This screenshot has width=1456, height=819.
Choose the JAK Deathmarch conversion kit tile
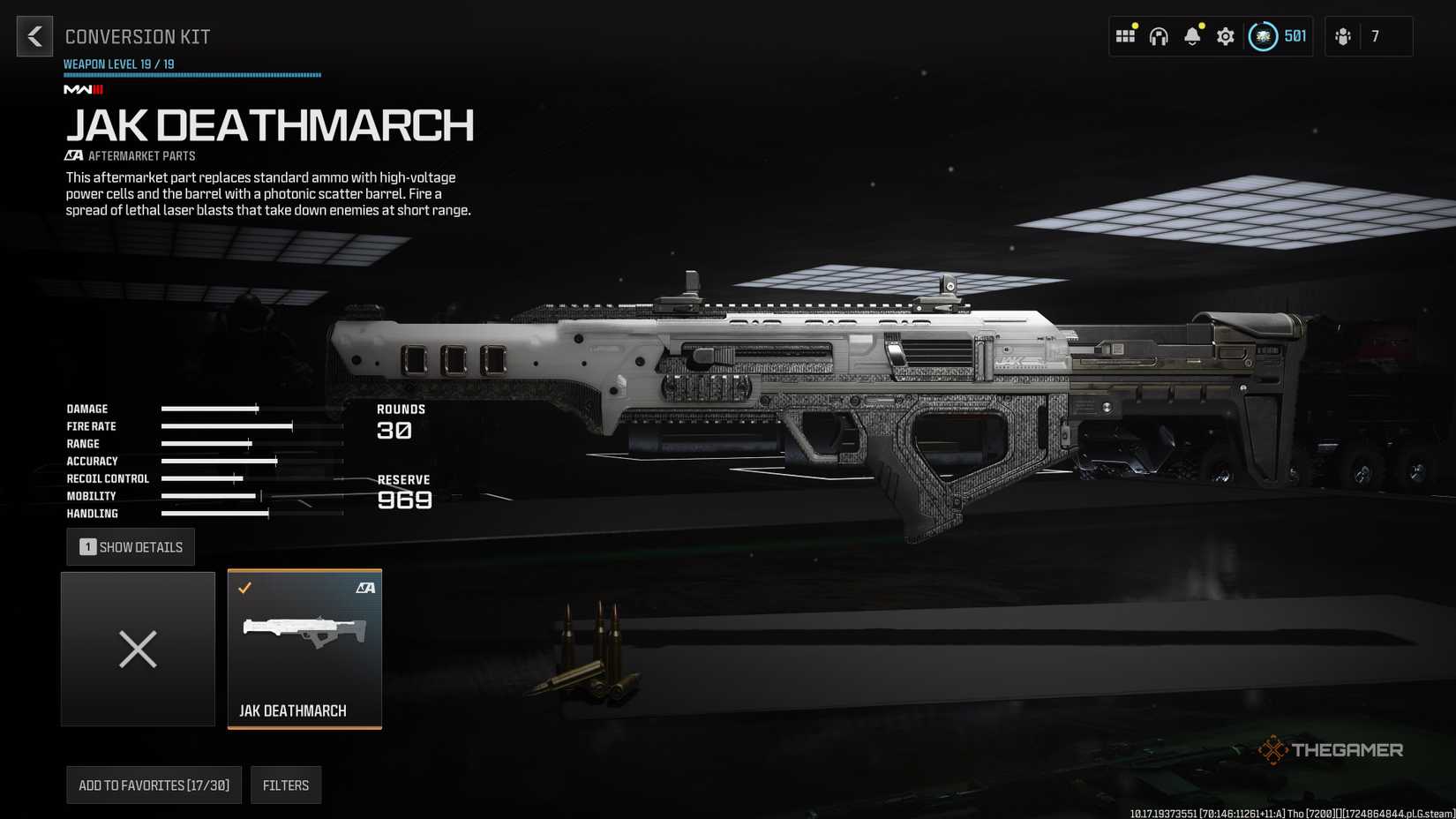pos(304,650)
